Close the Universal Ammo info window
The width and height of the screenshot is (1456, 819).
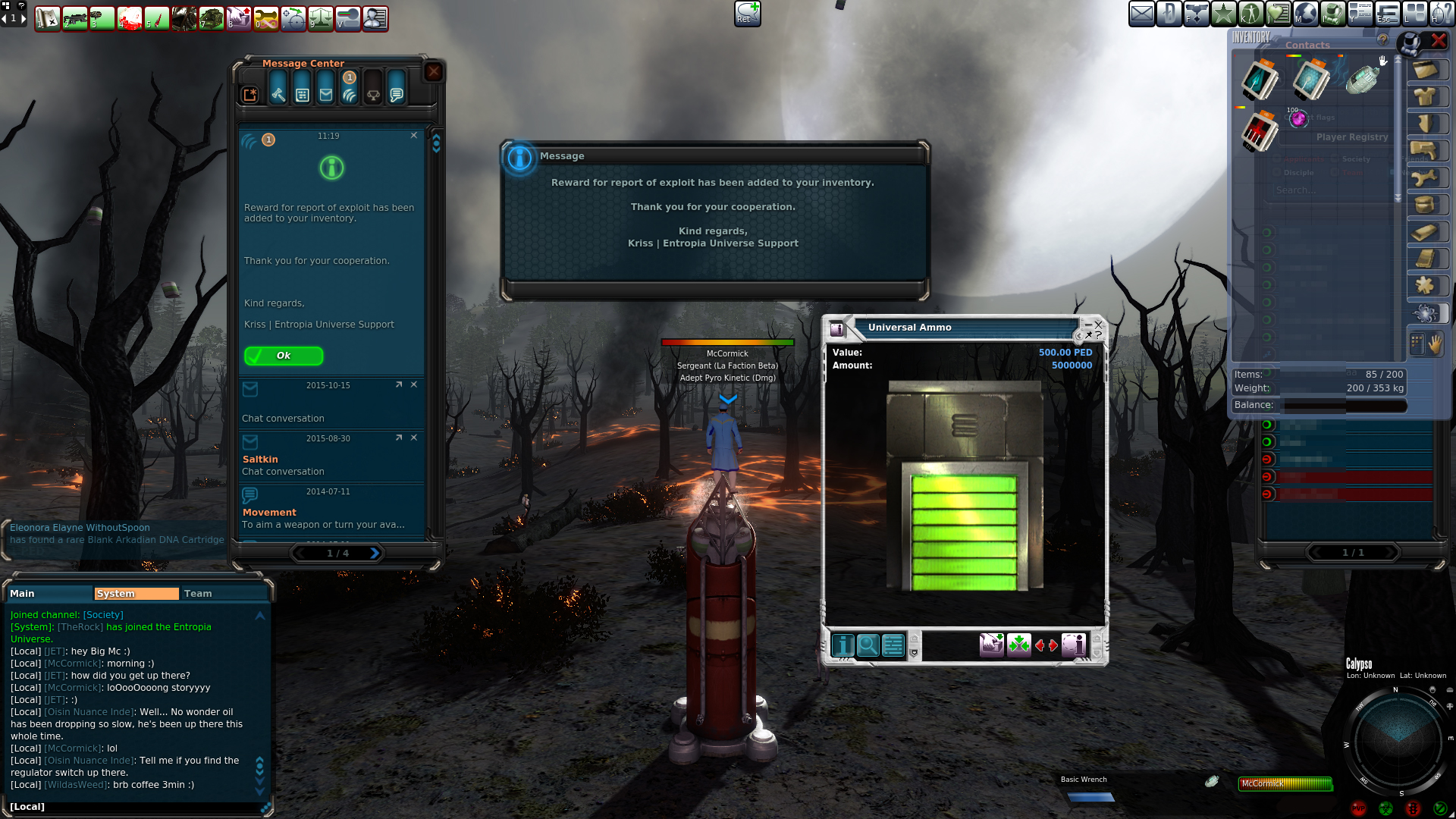click(1098, 325)
